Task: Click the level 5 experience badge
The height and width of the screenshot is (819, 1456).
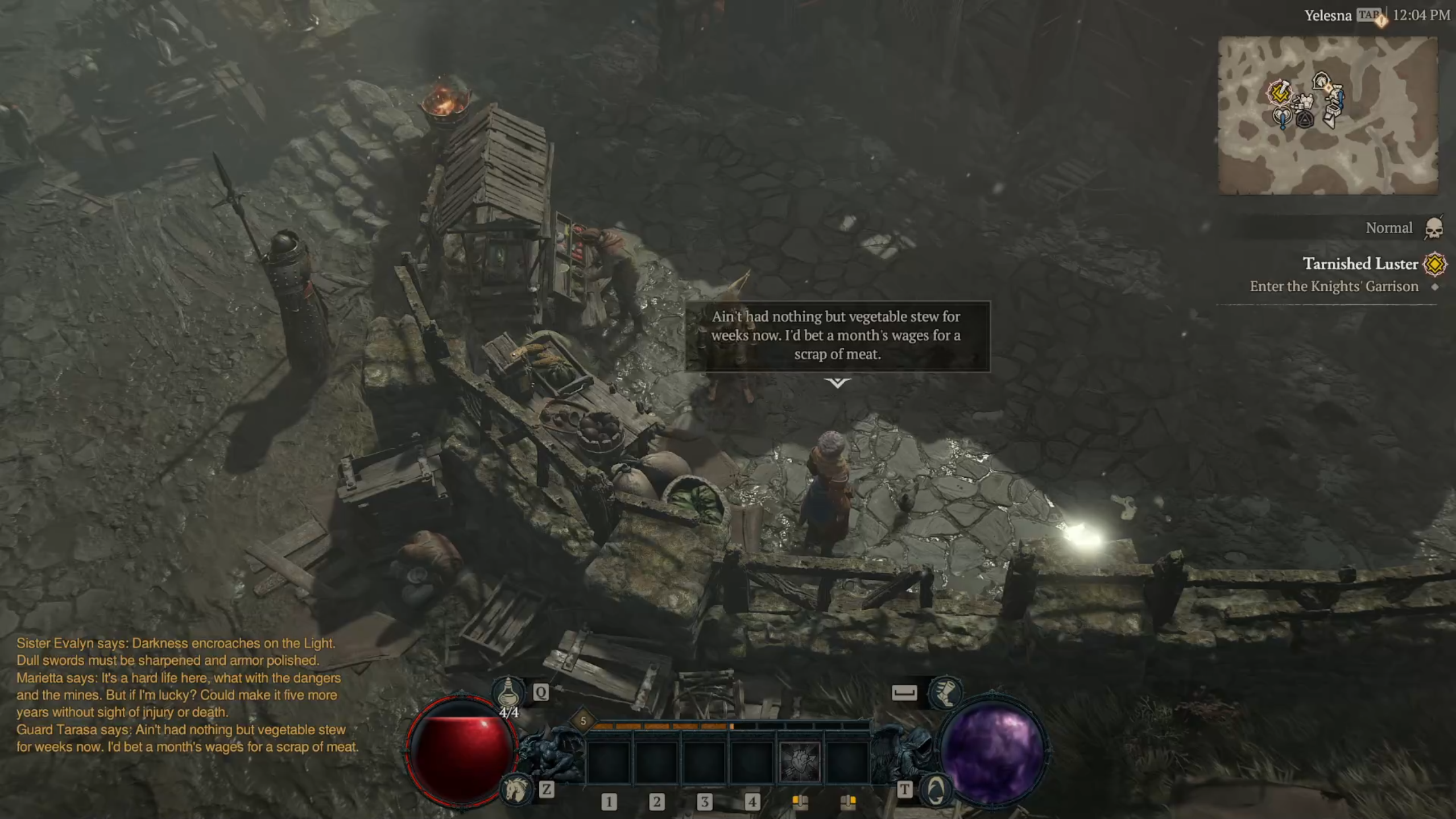Action: pos(583,721)
